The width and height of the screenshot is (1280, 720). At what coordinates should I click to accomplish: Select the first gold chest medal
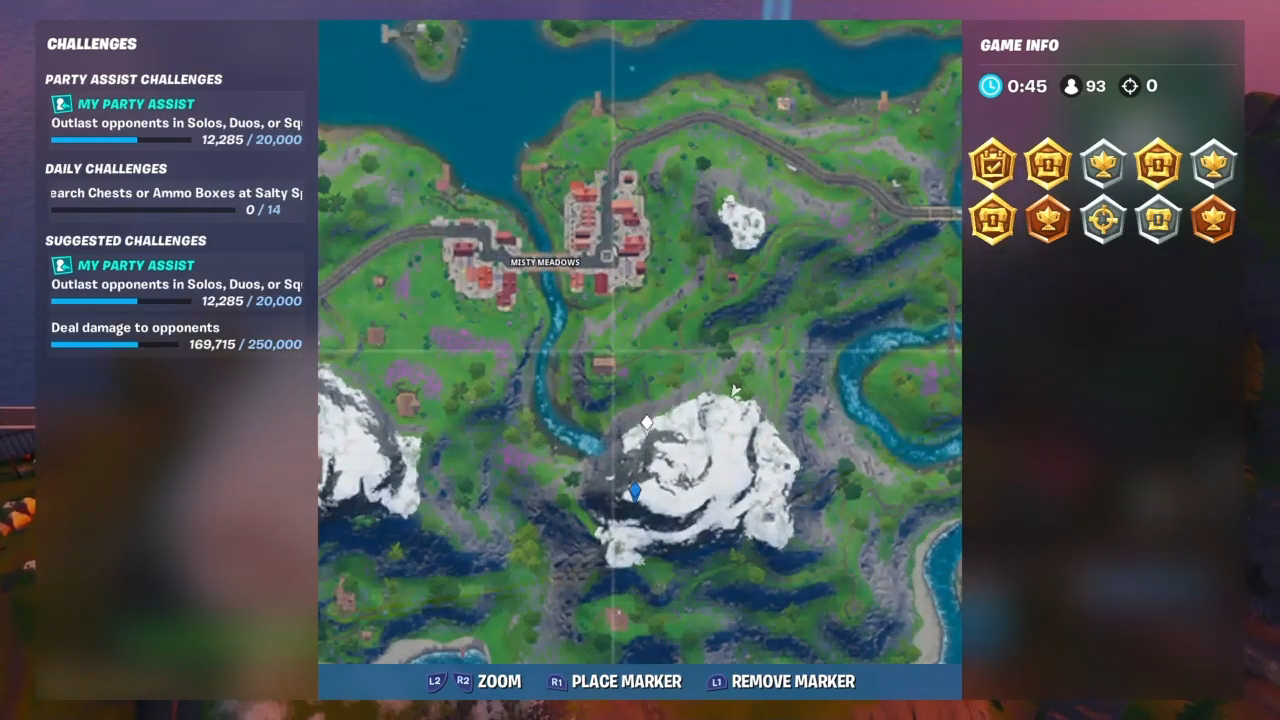pos(1048,164)
